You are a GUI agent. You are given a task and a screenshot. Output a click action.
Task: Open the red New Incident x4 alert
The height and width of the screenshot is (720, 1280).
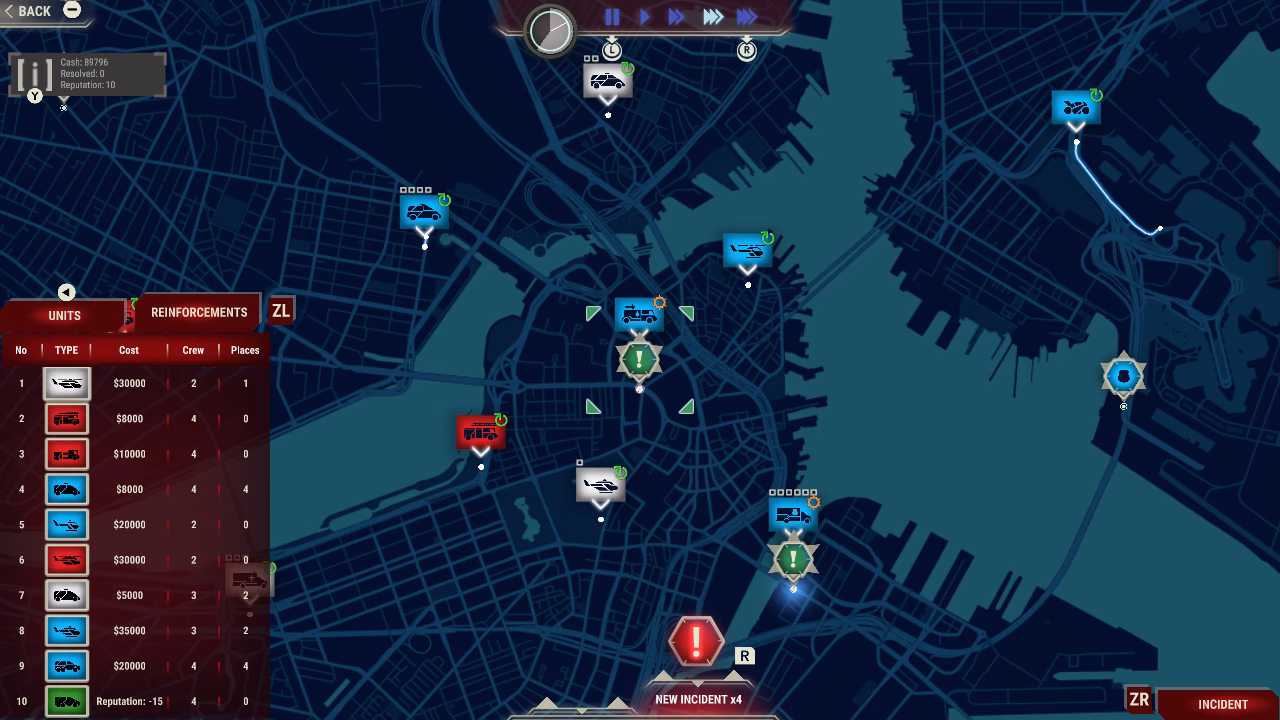click(x=696, y=642)
